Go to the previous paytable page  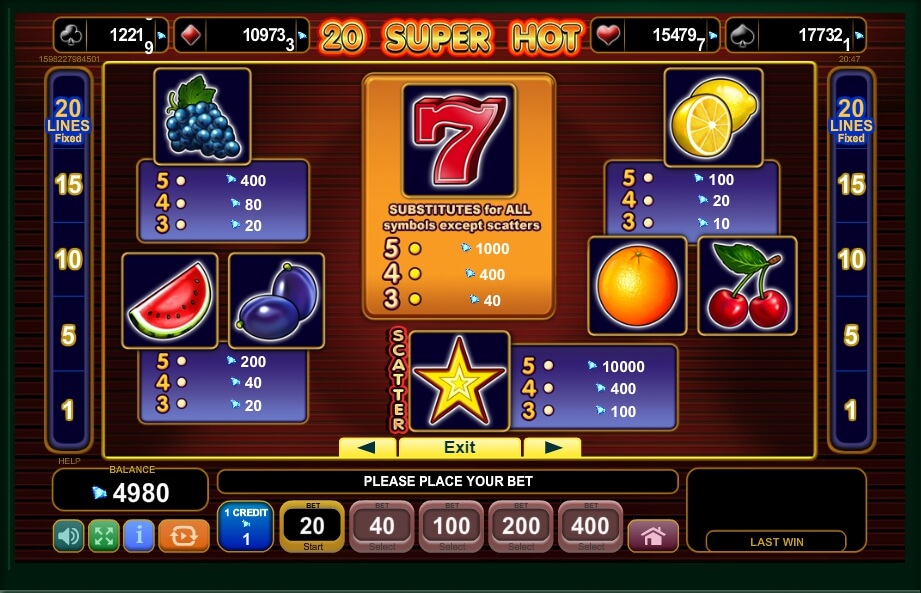367,447
